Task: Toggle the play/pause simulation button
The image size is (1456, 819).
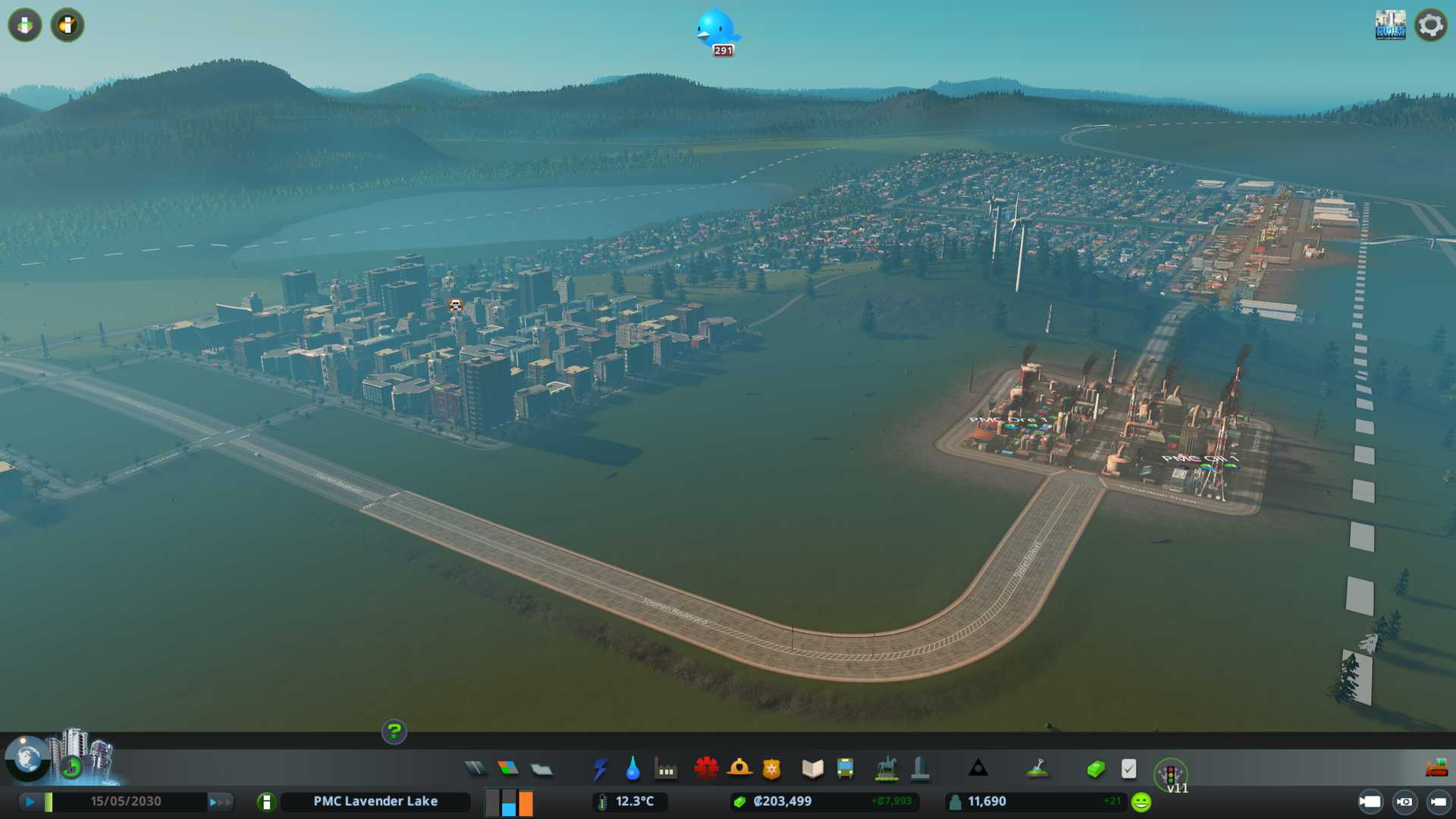Action: coord(30,802)
